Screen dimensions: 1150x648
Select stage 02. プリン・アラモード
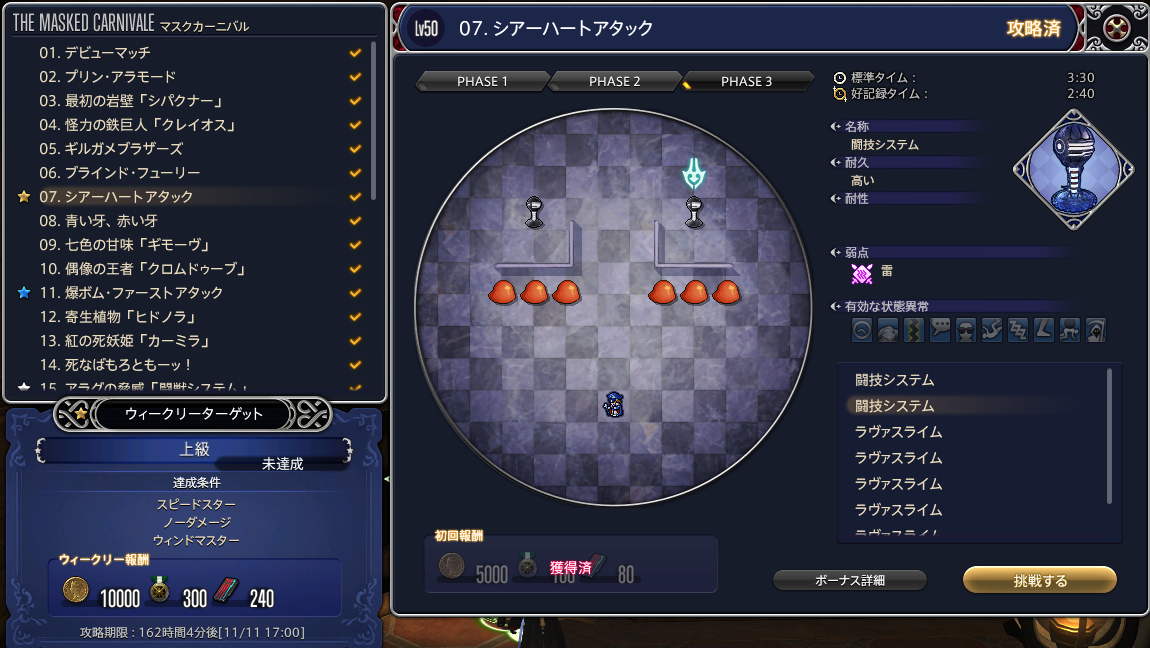tap(107, 76)
